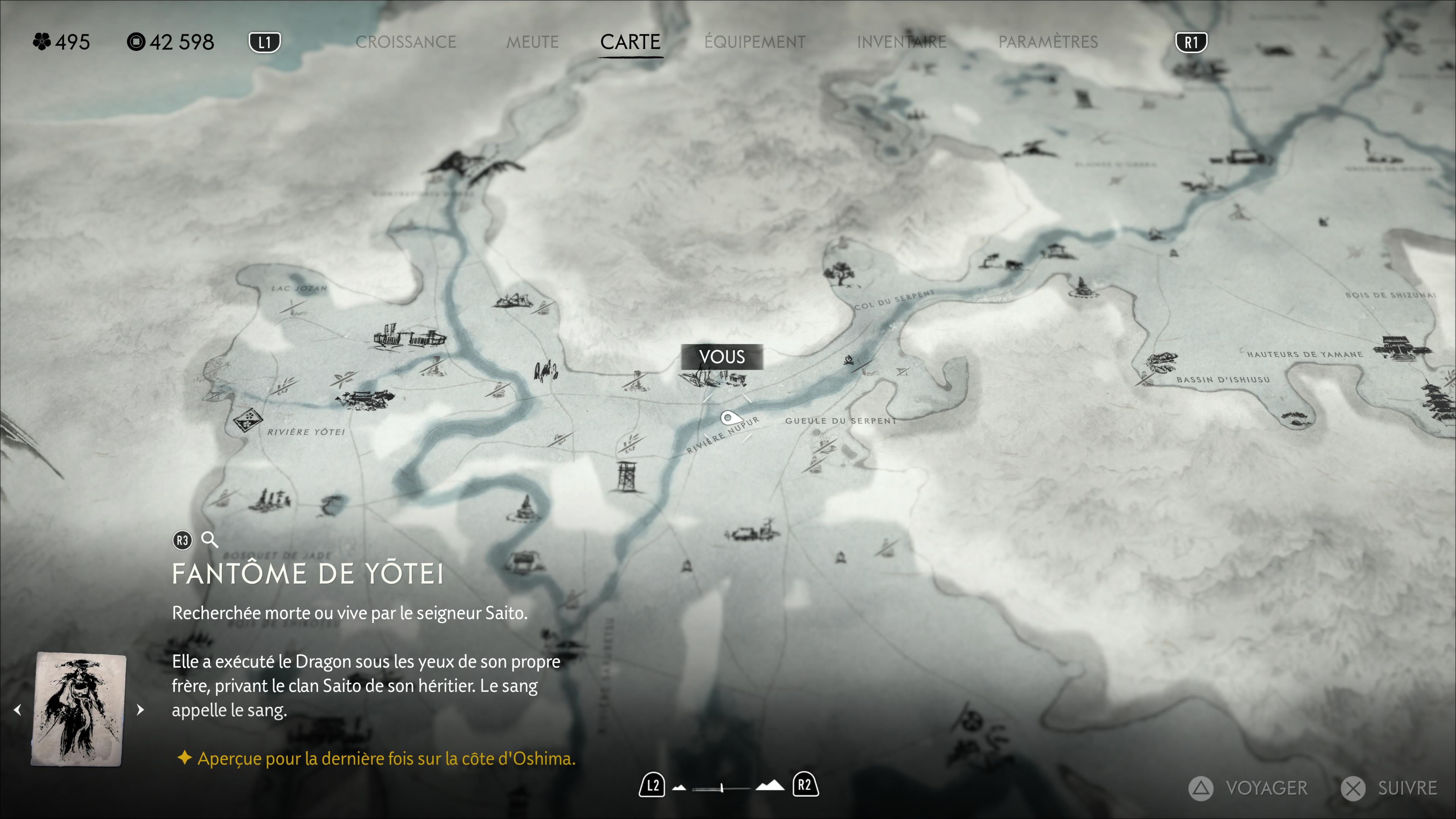Select the Carte tab

(x=630, y=42)
